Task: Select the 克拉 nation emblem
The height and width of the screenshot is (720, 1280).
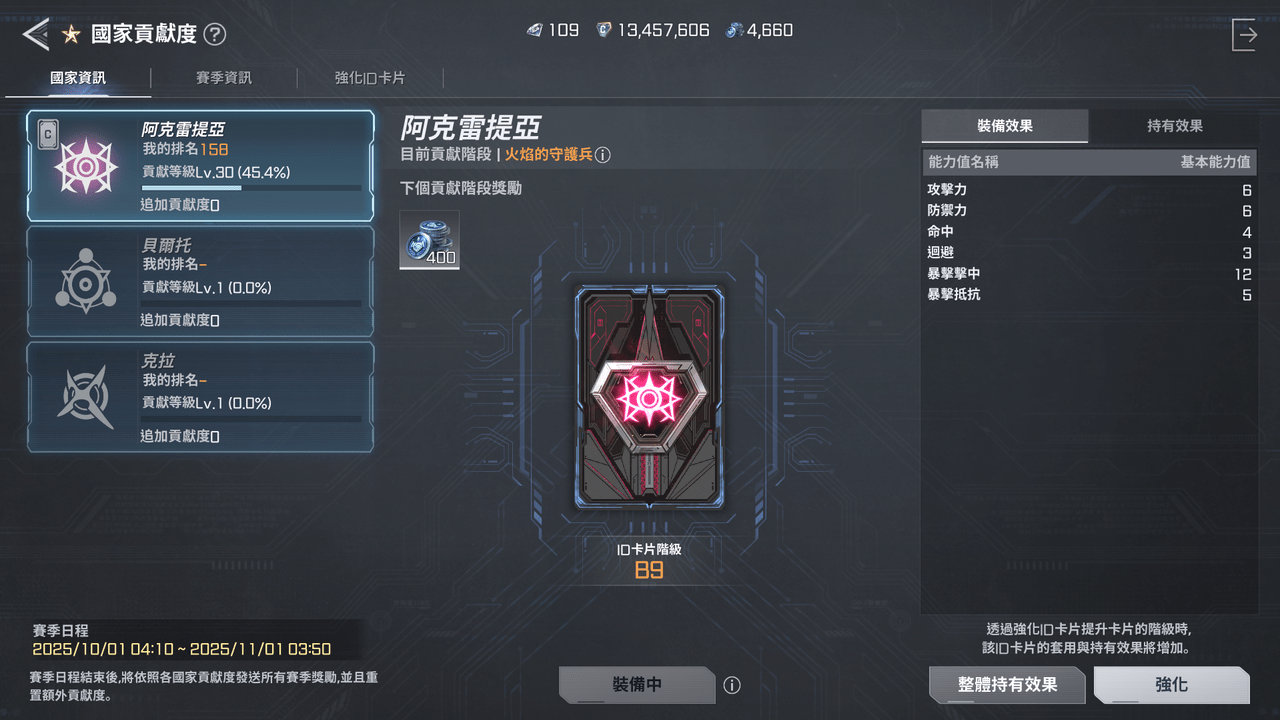Action: tap(83, 396)
